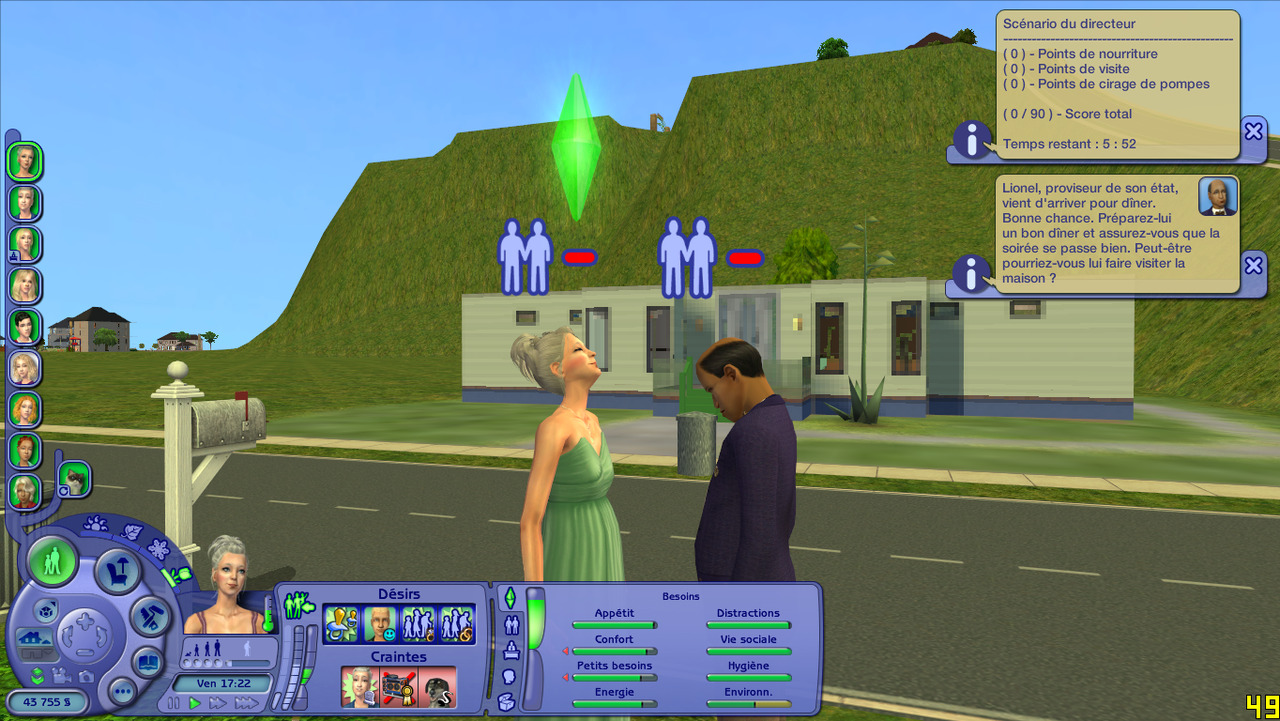Close the Scénario du directeur notification
Screen dimensions: 1280x721
(x=1254, y=131)
